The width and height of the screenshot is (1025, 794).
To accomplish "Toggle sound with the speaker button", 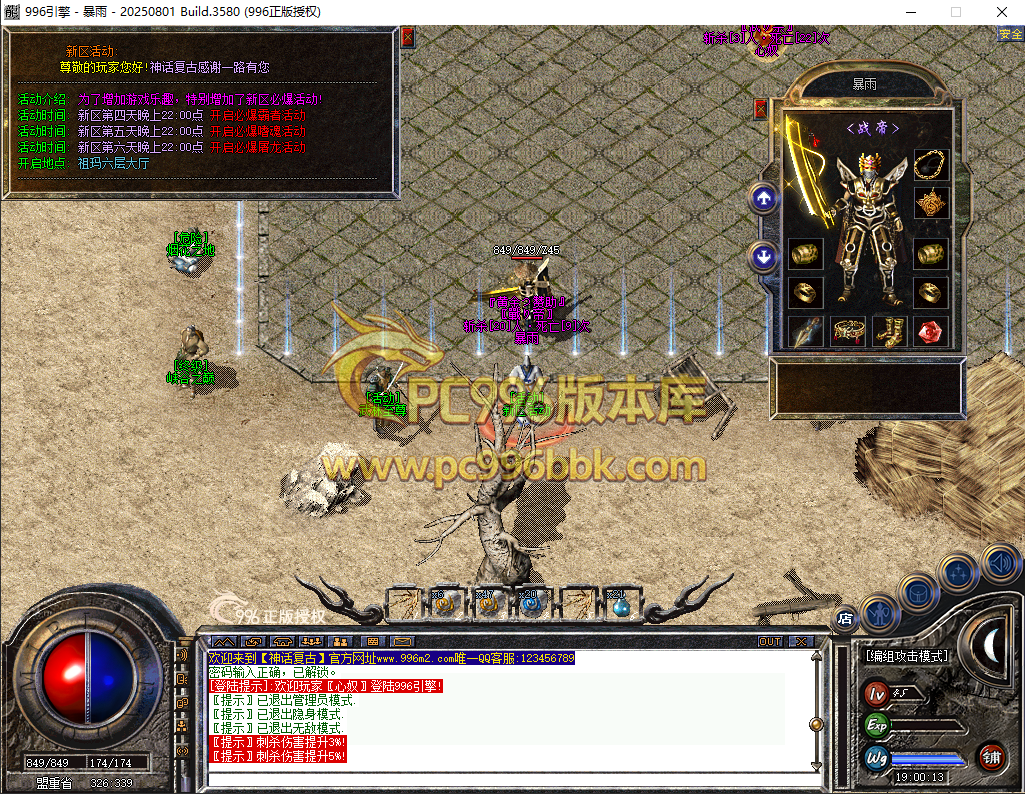I will (x=999, y=562).
